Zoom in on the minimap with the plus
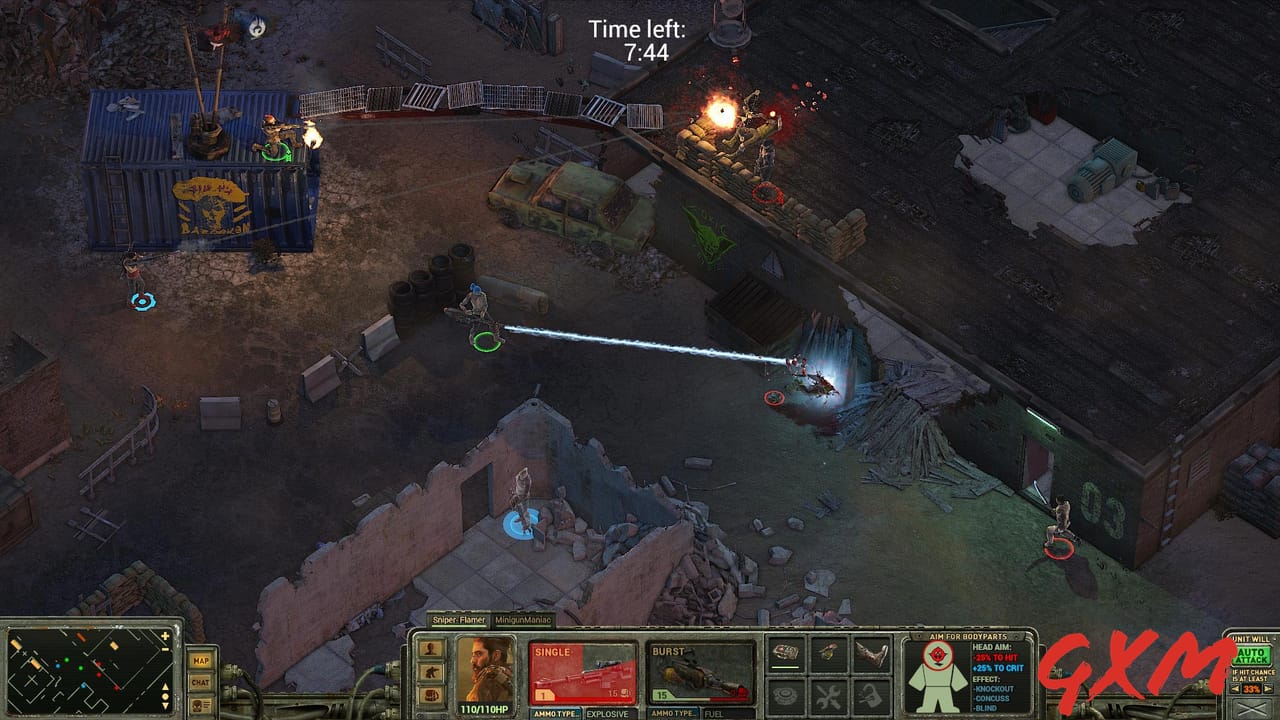 pyautogui.click(x=164, y=636)
